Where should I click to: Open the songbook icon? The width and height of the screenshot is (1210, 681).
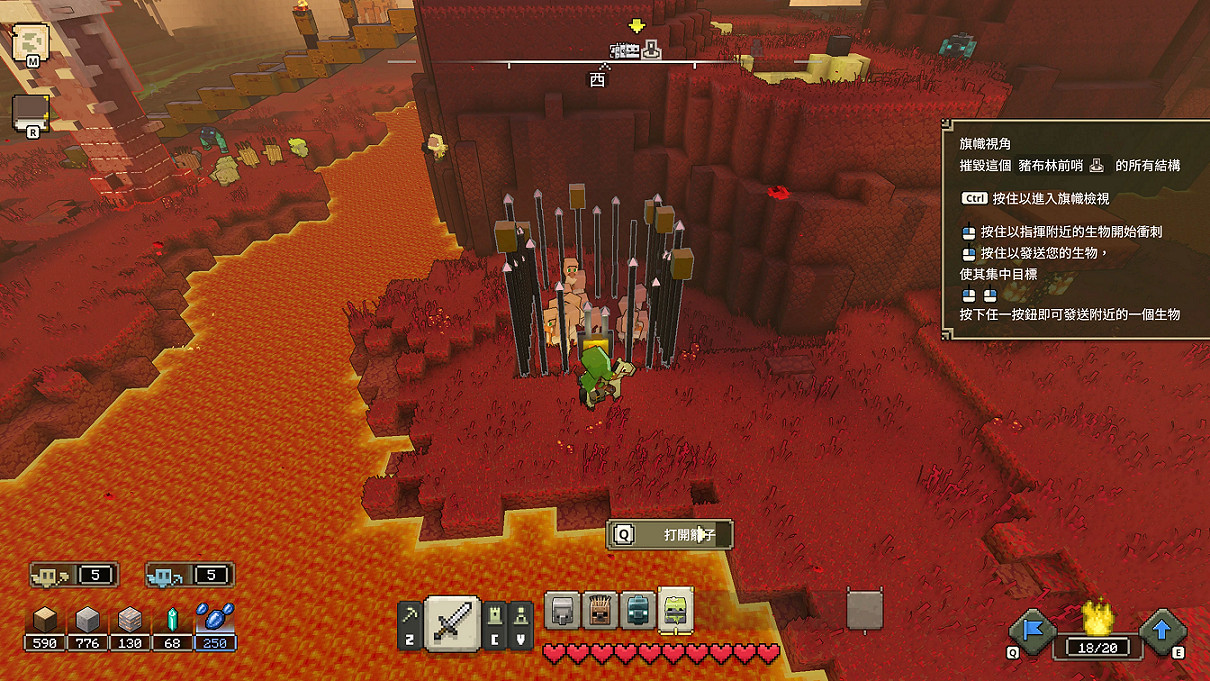pyautogui.click(x=31, y=113)
